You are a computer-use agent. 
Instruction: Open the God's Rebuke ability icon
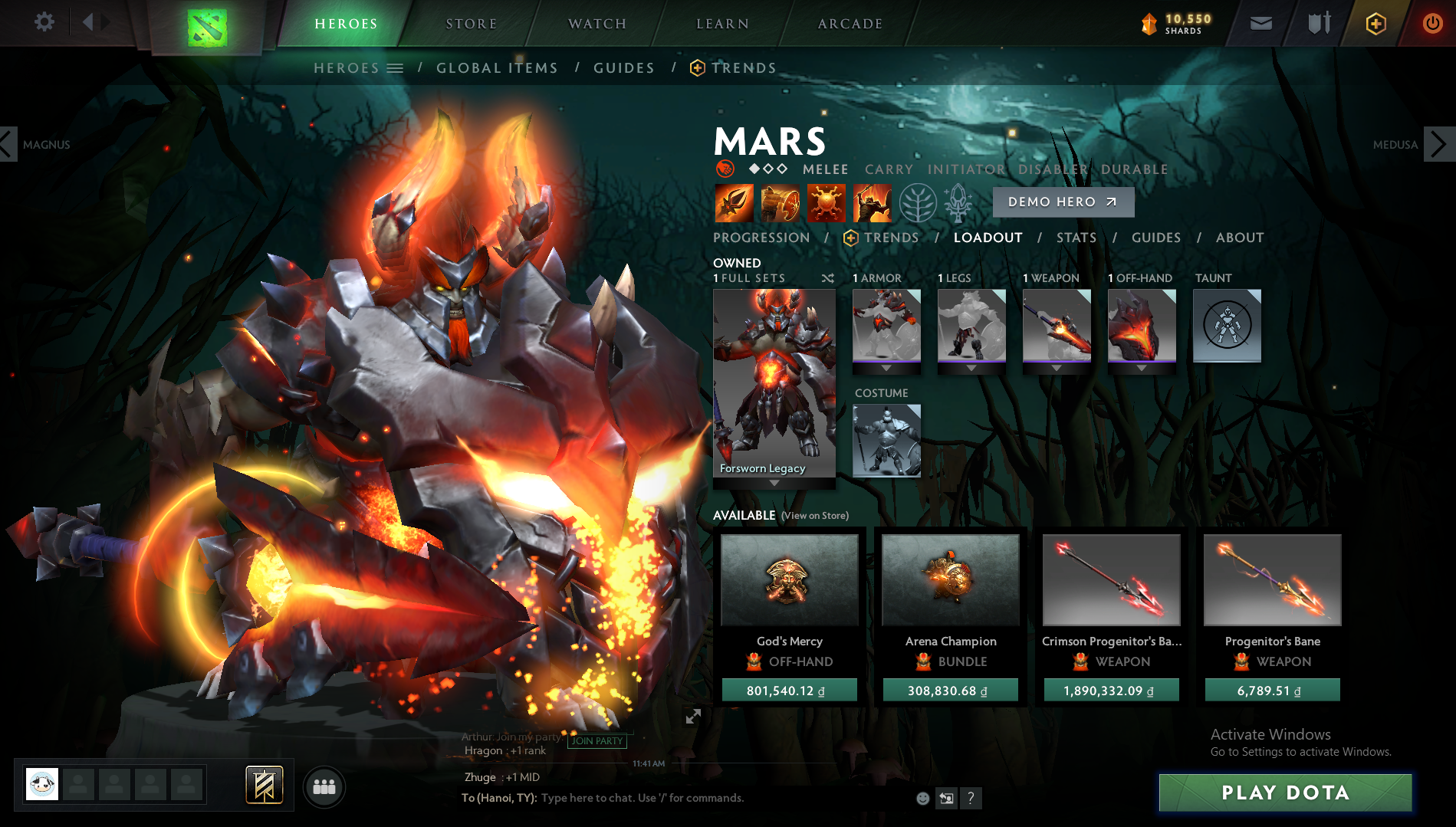[778, 202]
